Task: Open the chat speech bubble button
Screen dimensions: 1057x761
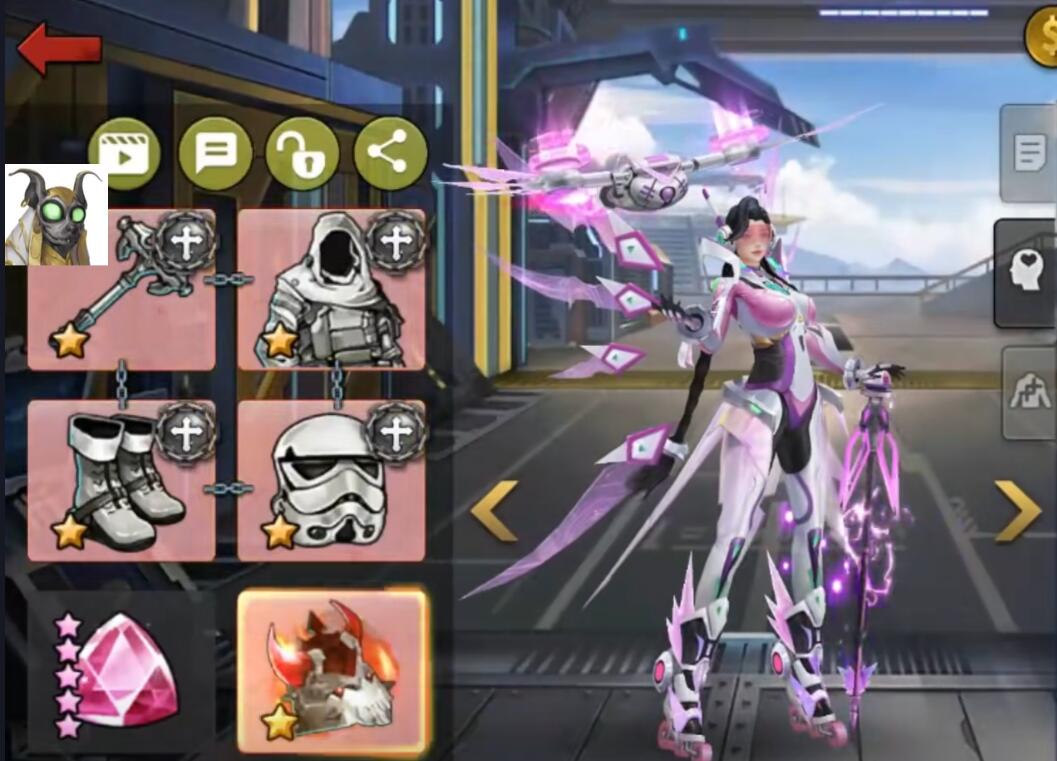Action: pos(215,153)
